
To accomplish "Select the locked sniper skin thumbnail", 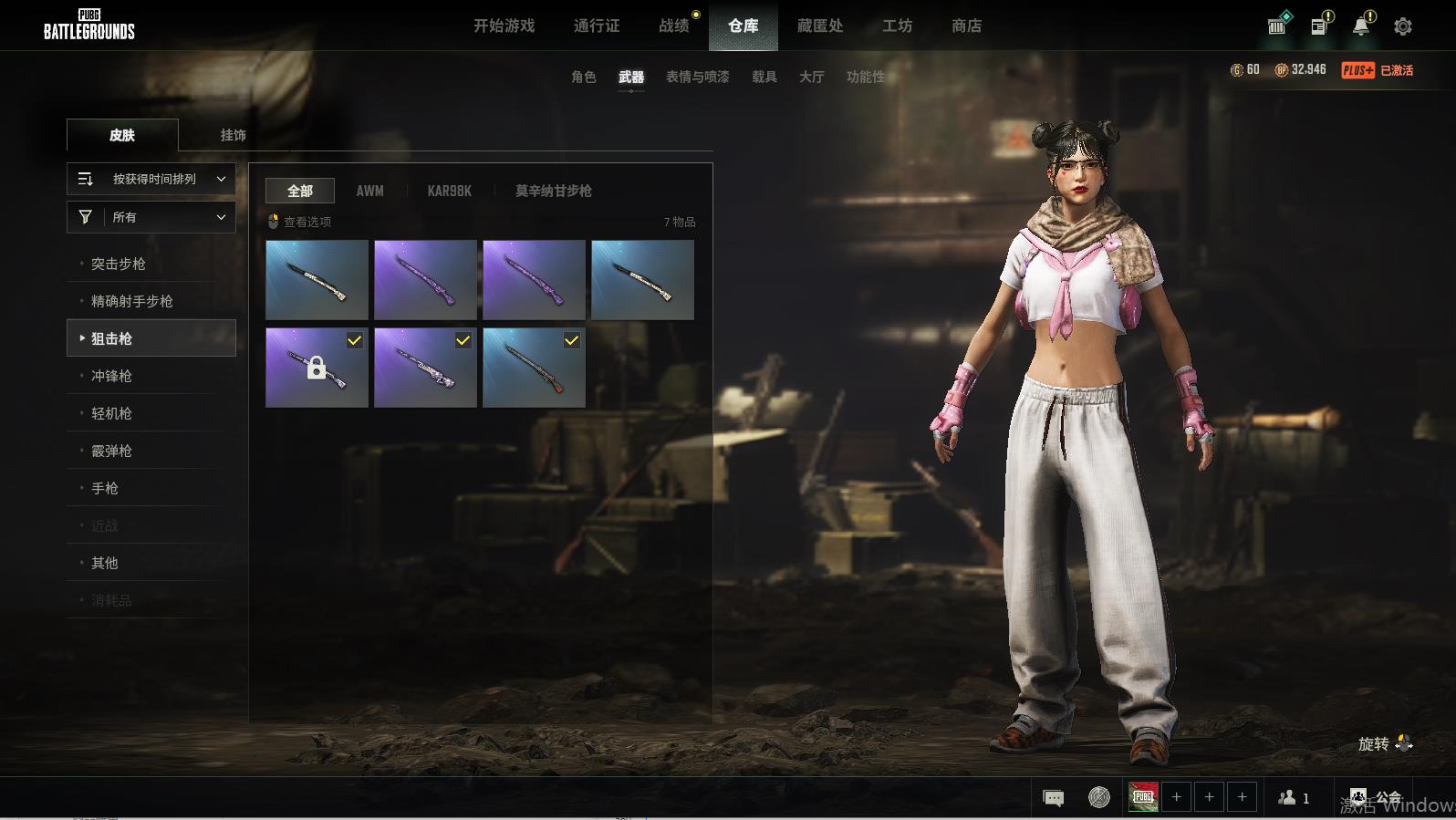I will pyautogui.click(x=317, y=368).
